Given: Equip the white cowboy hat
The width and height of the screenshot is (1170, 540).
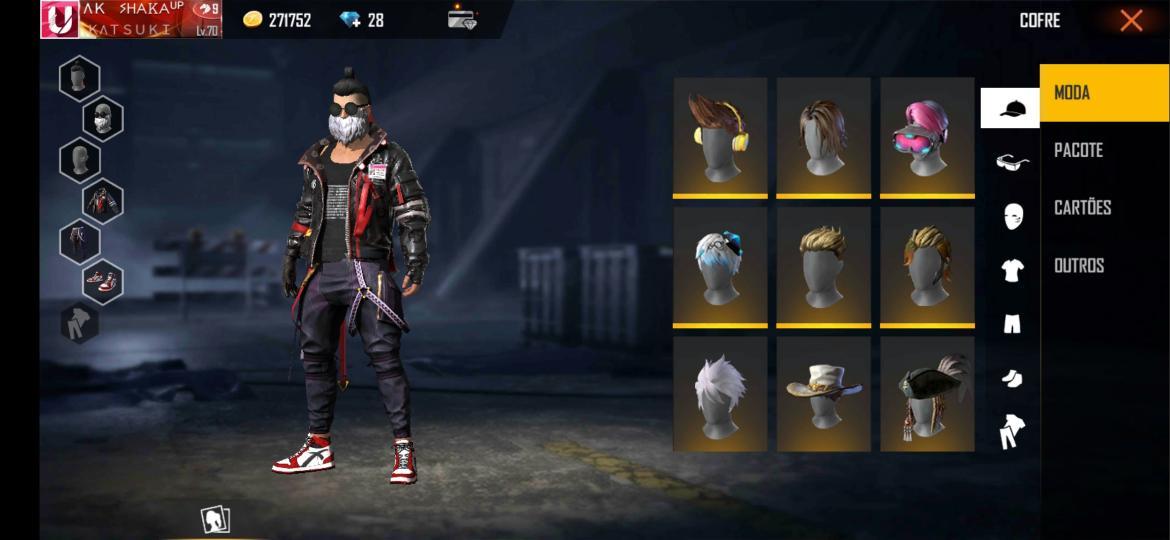Looking at the screenshot, I should coord(824,393).
